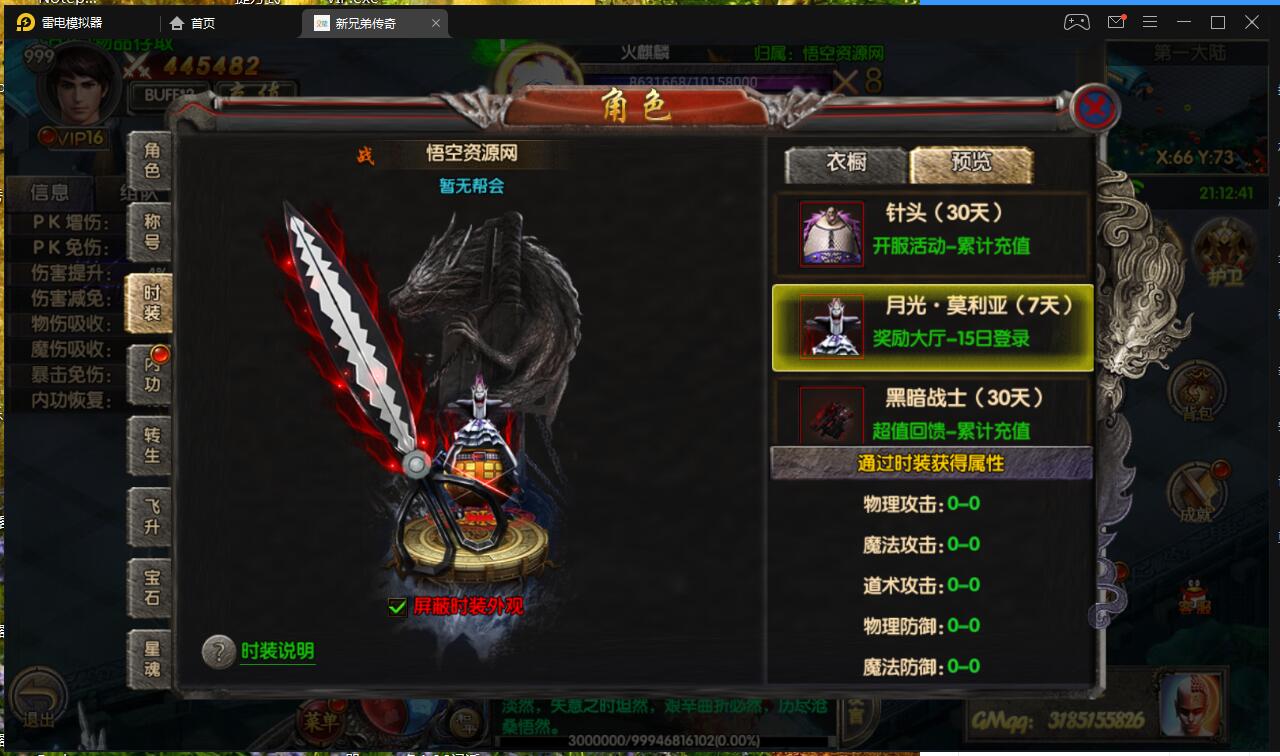The height and width of the screenshot is (756, 1280).
Task: Toggle the 屏蔽时装外观 checkbox
Action: (398, 607)
